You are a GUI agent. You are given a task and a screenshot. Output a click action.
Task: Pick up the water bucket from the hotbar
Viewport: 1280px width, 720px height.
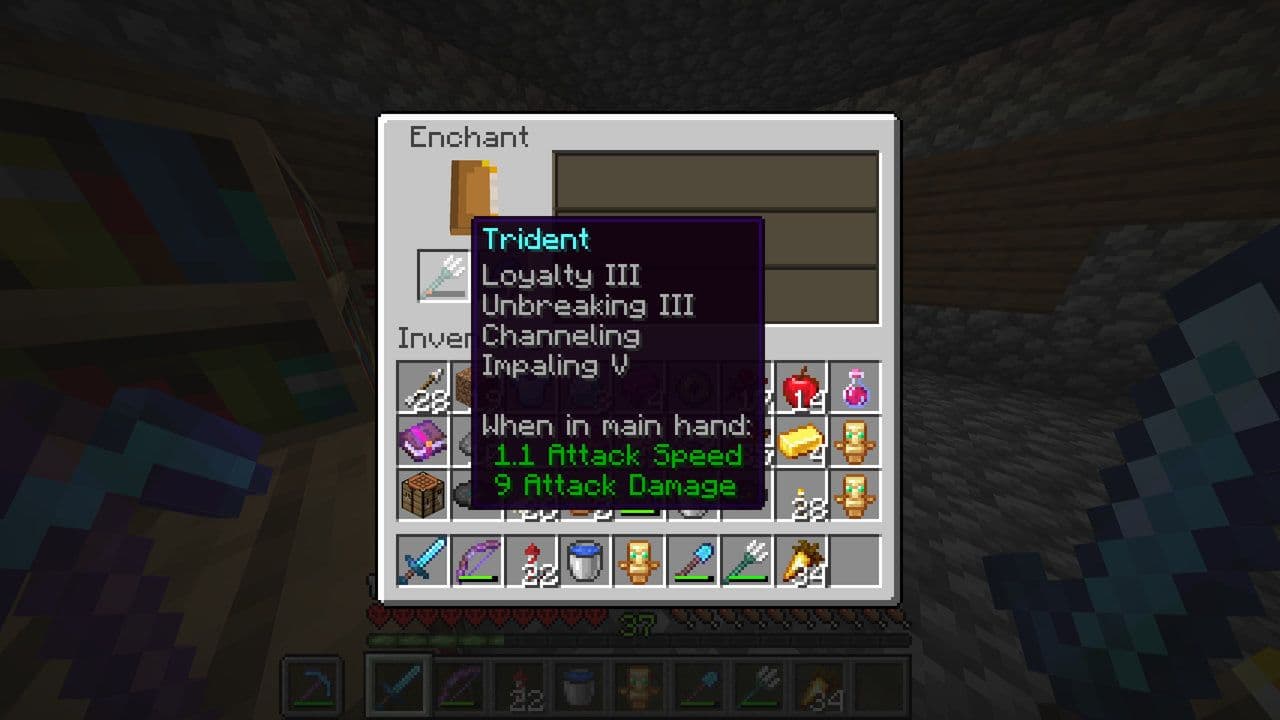click(x=586, y=561)
